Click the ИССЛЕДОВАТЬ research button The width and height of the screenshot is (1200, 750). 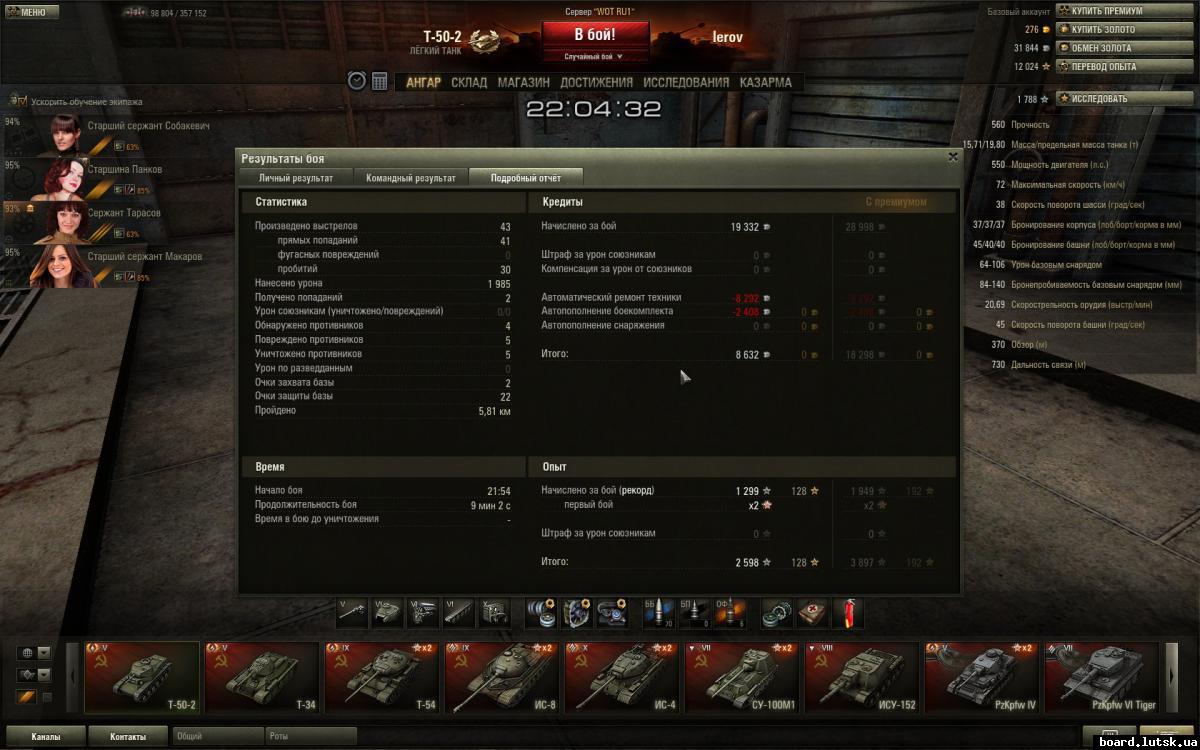[1099, 99]
